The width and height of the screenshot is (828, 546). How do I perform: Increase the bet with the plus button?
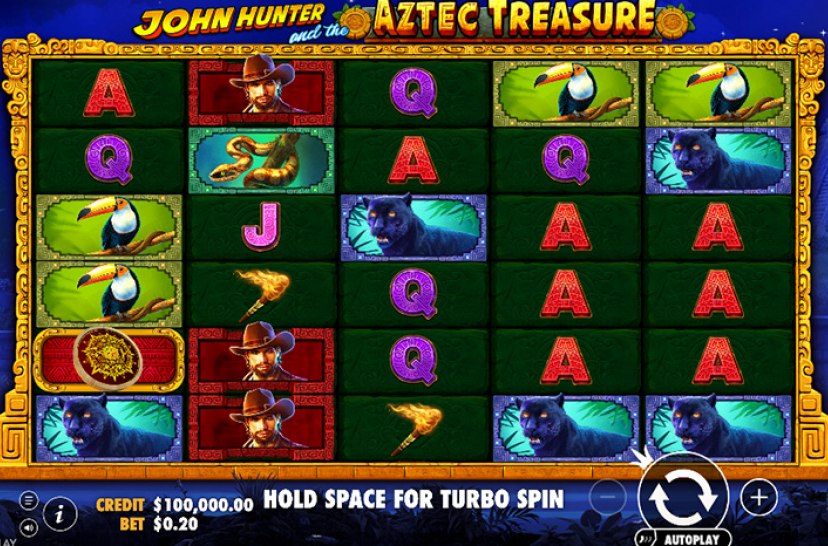(759, 497)
